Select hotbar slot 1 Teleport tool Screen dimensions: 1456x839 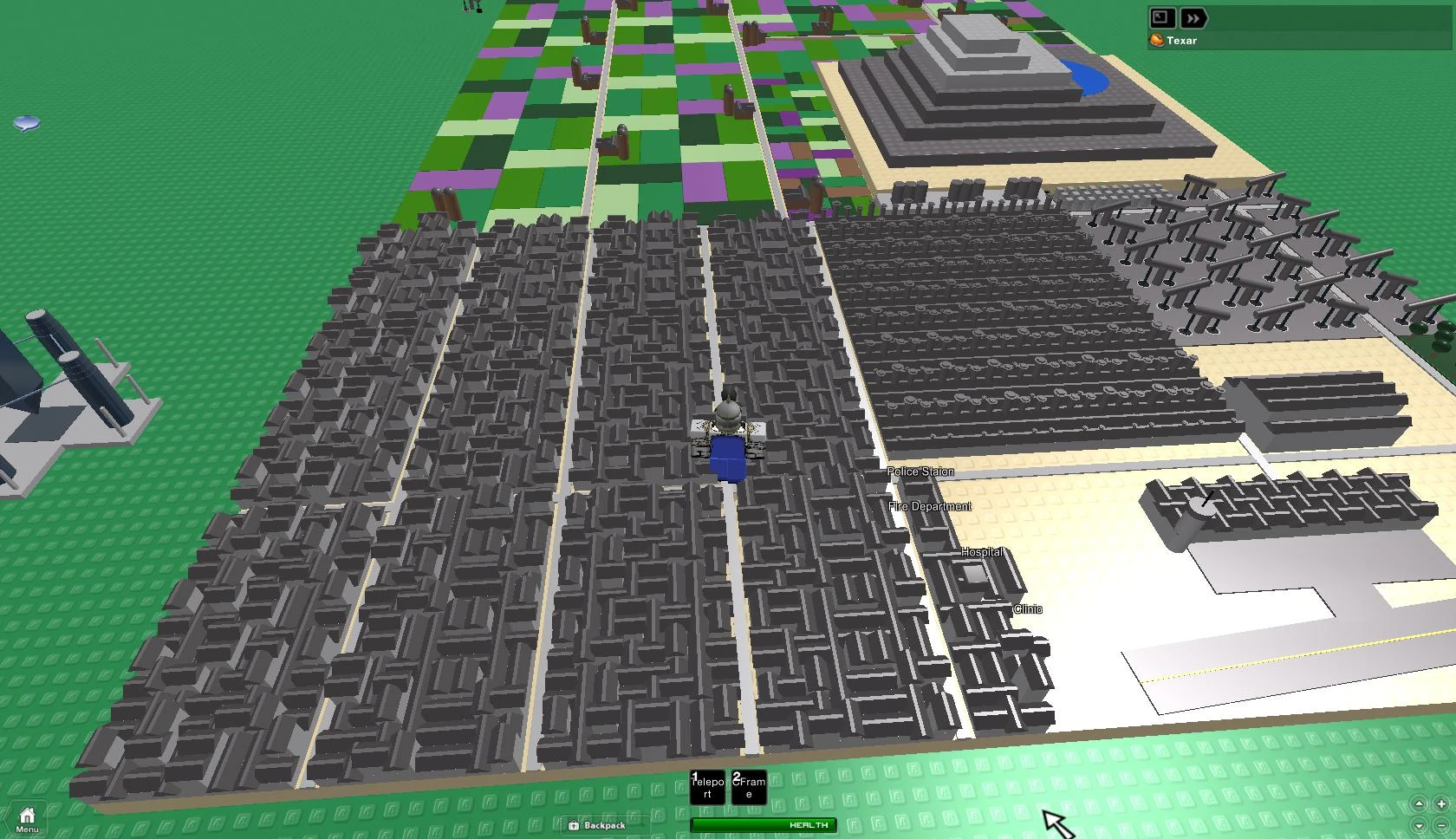(x=707, y=788)
